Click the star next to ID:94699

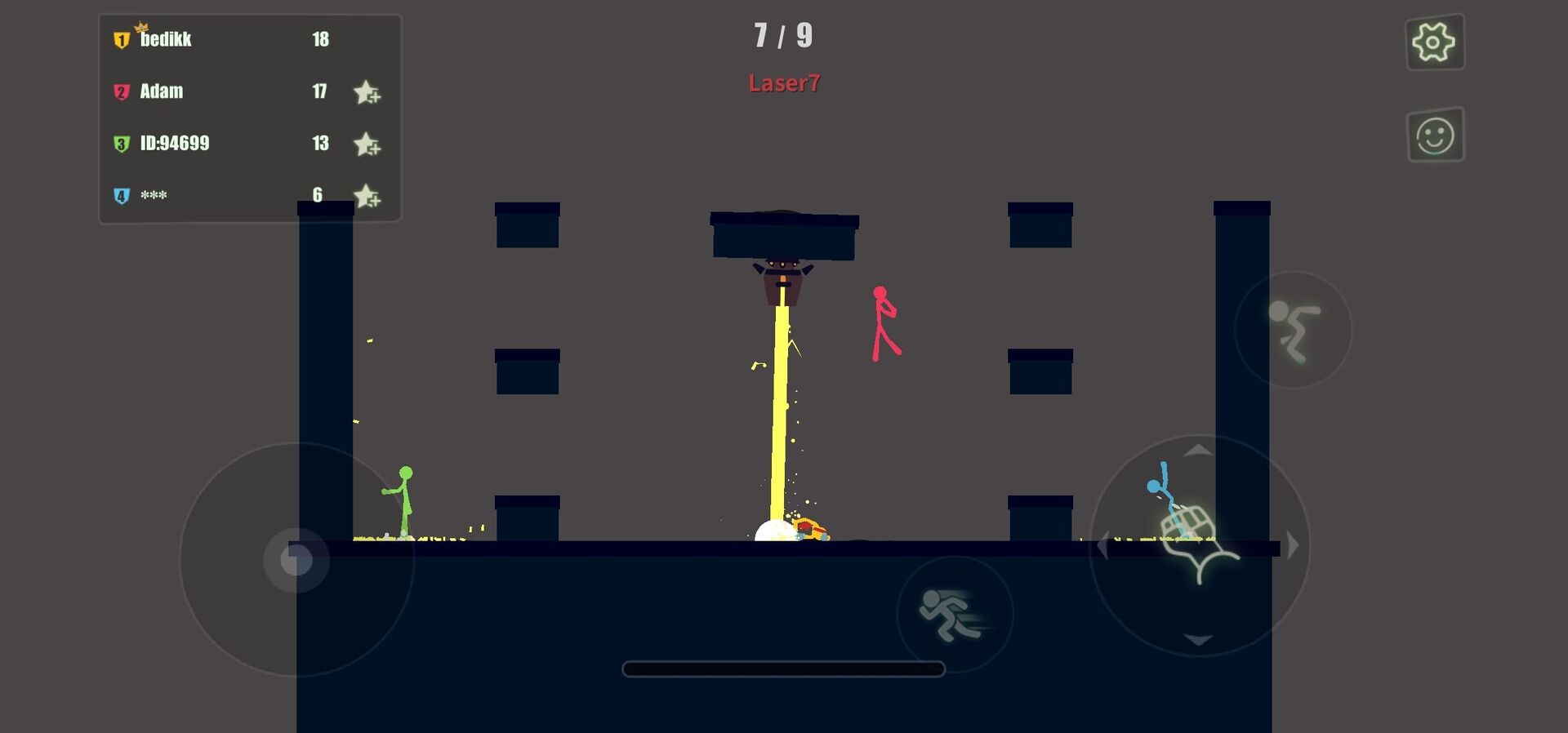point(367,144)
